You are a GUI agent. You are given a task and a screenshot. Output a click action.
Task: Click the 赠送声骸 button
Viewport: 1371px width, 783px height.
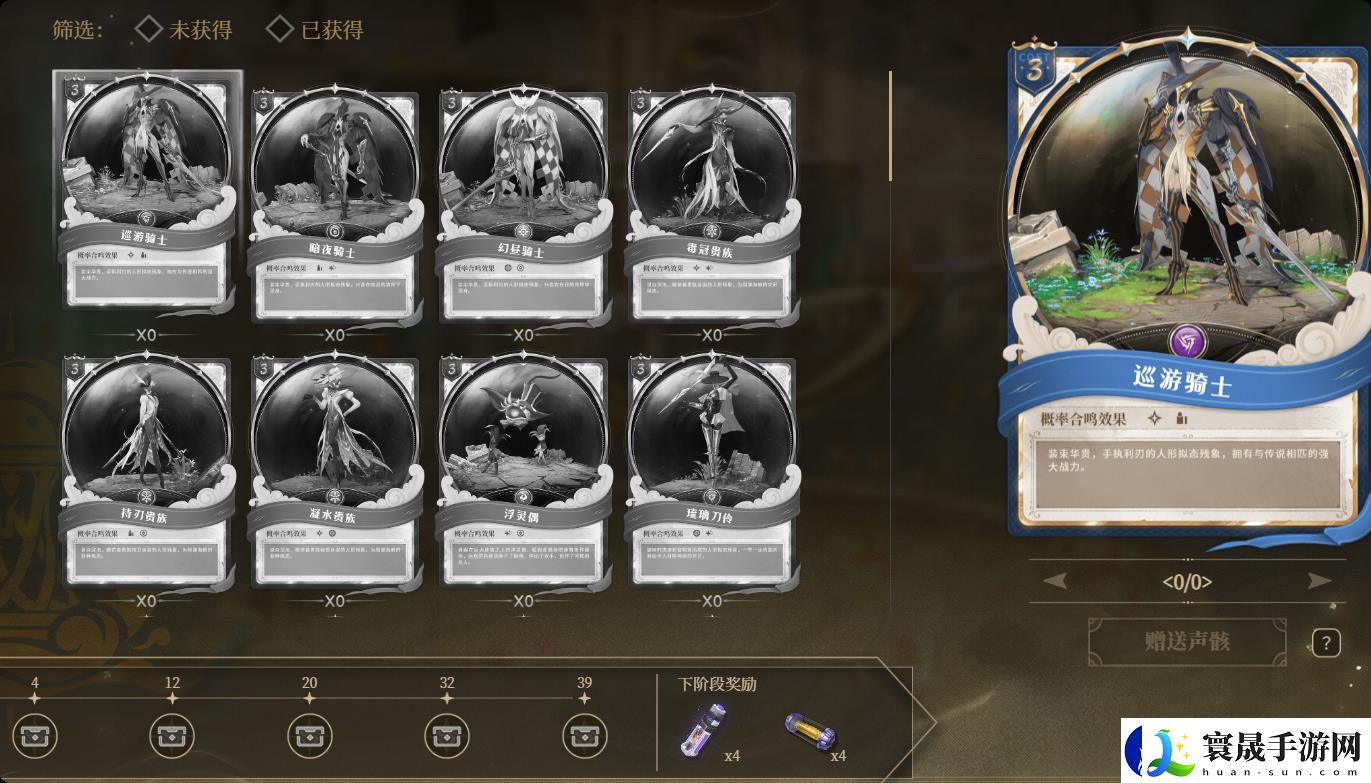click(1187, 641)
